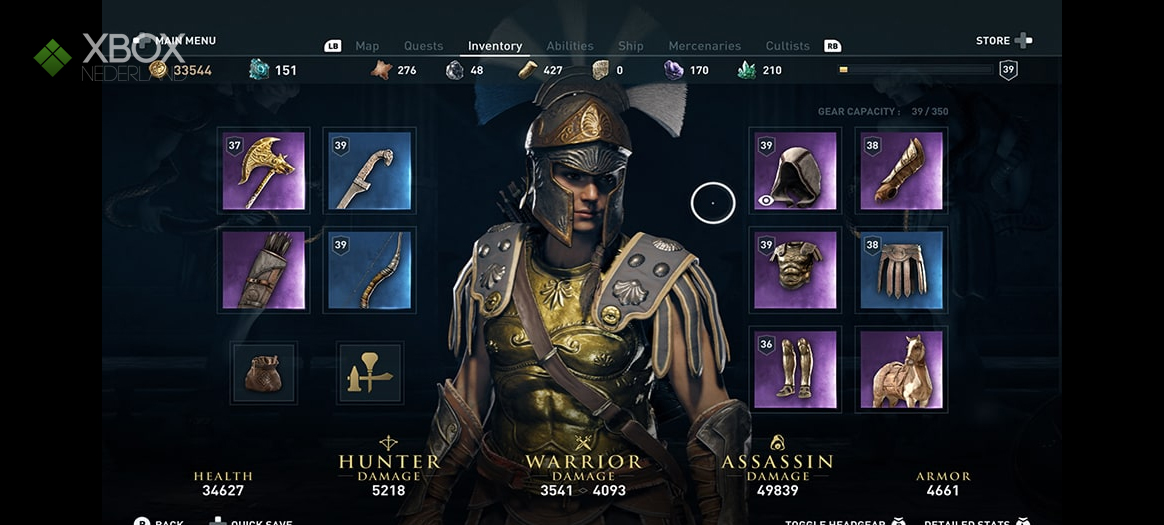Select the hood headgear slot
Viewport: 1164px width, 525px height.
click(795, 171)
